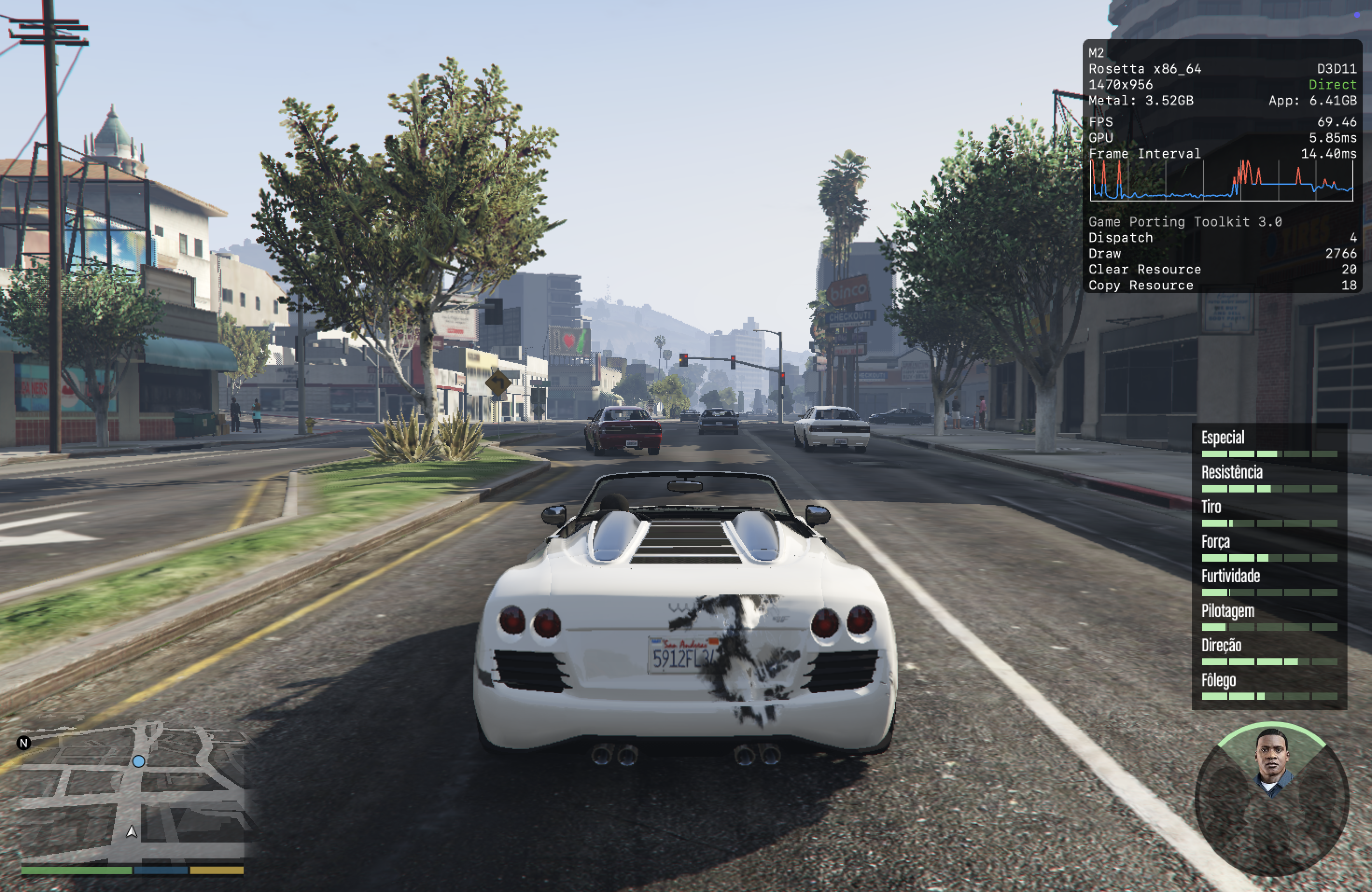Click the white player arrow on the minimap

tap(132, 831)
